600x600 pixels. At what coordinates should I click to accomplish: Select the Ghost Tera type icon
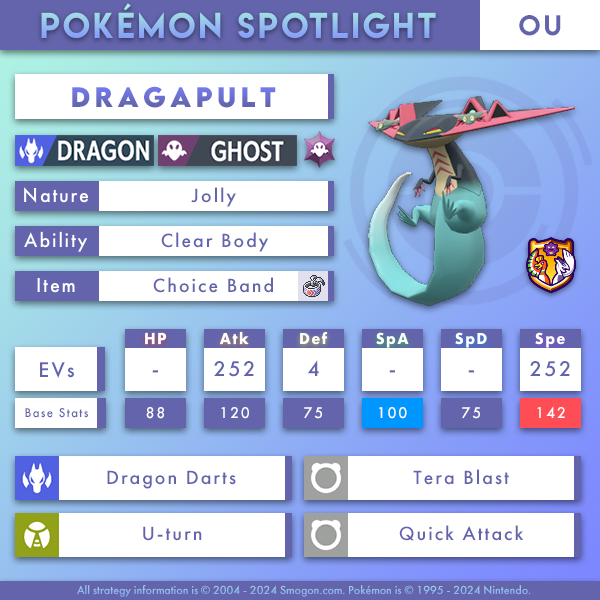320,151
